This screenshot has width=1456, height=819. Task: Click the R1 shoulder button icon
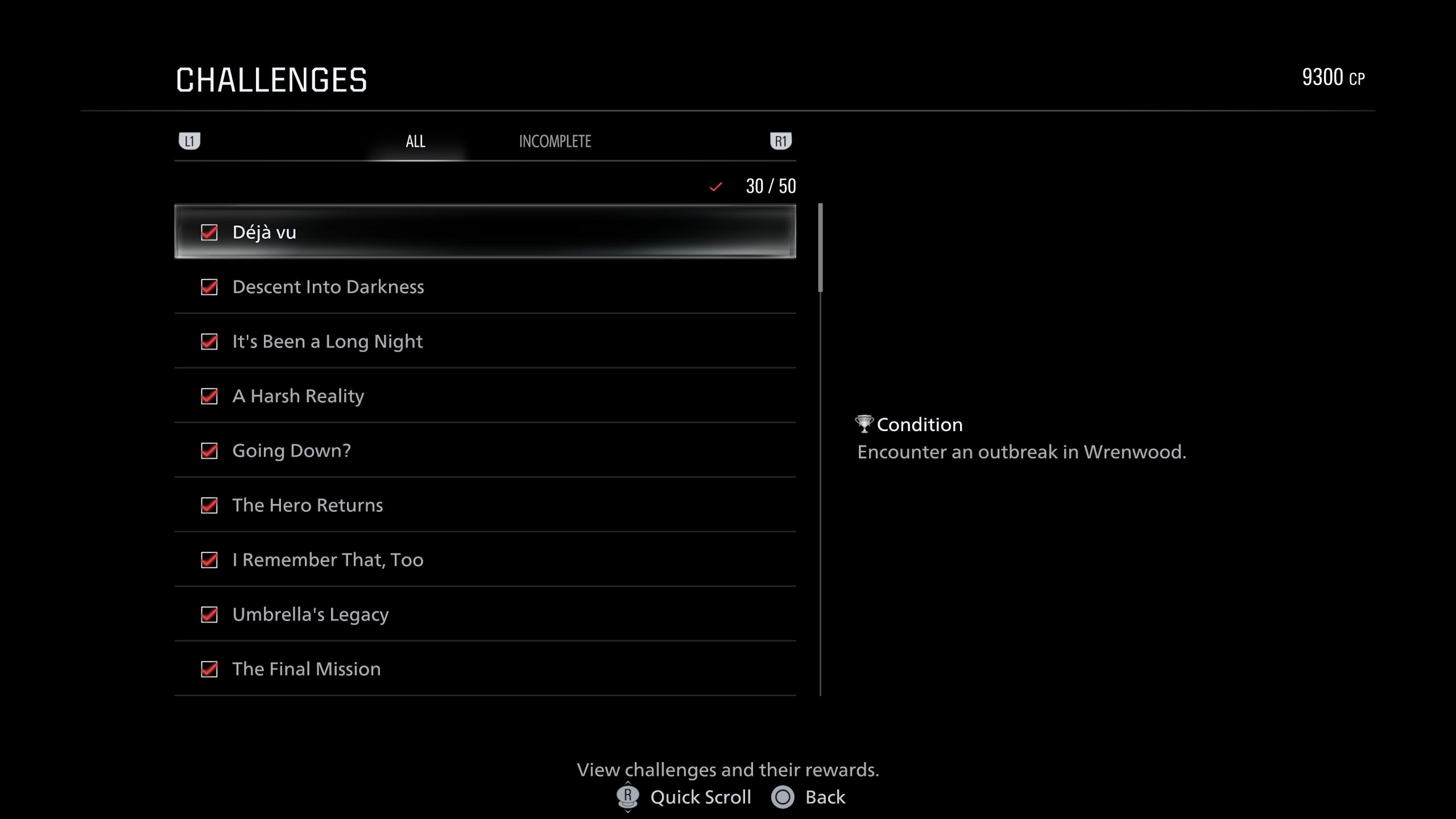[781, 140]
